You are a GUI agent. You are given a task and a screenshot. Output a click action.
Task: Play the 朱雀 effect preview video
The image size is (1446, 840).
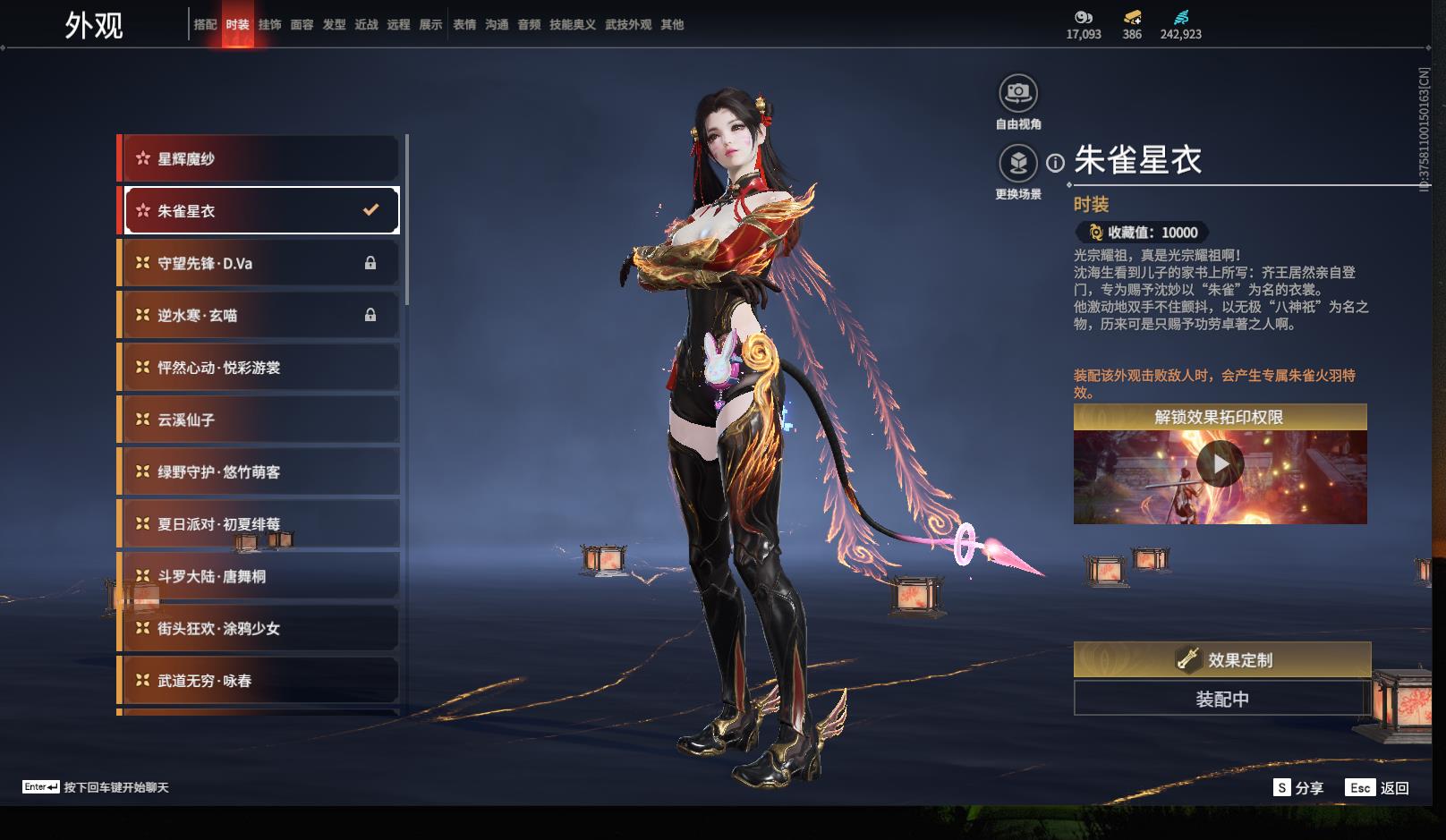point(1220,465)
